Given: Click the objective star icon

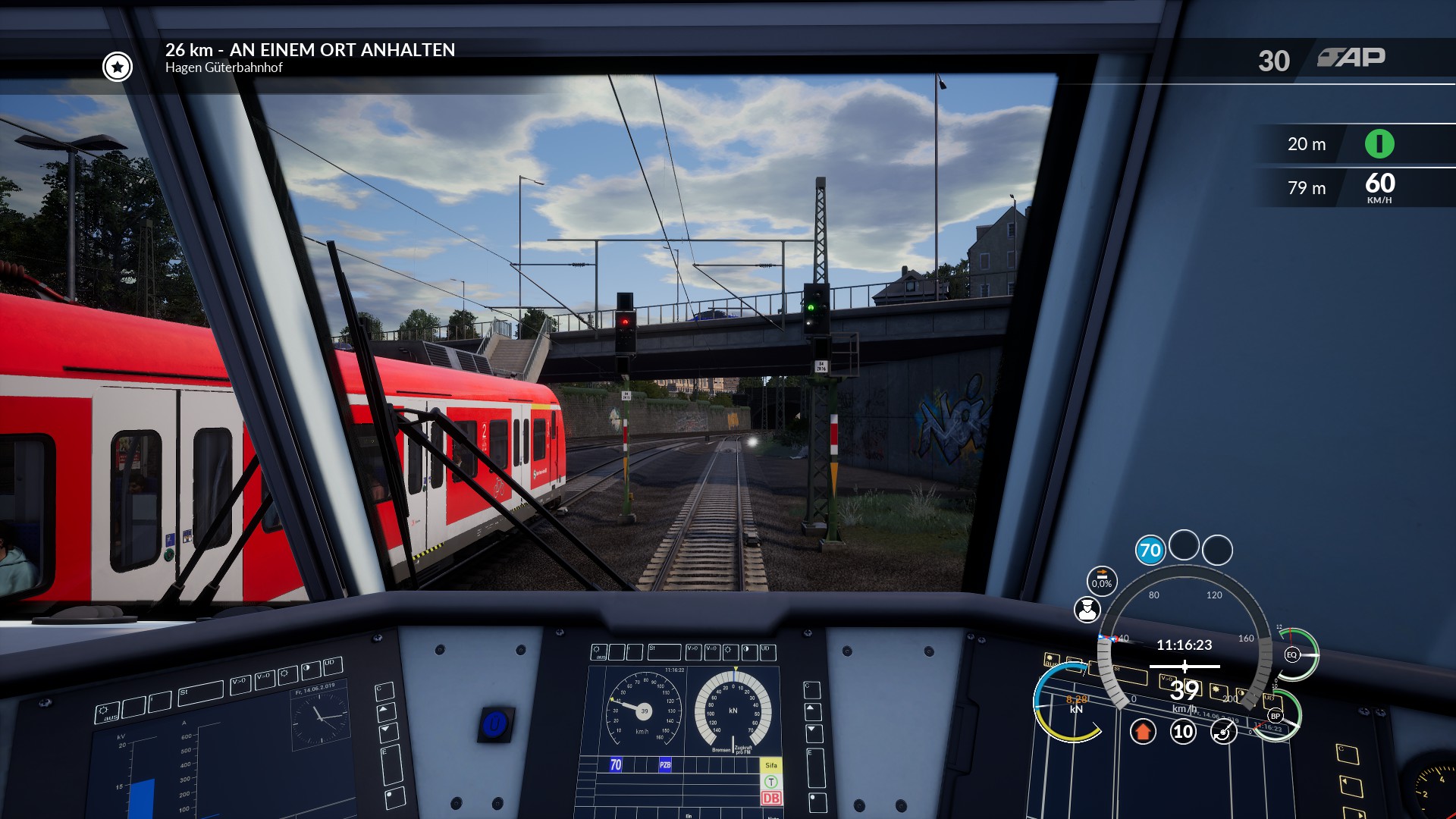Looking at the screenshot, I should (x=118, y=67).
